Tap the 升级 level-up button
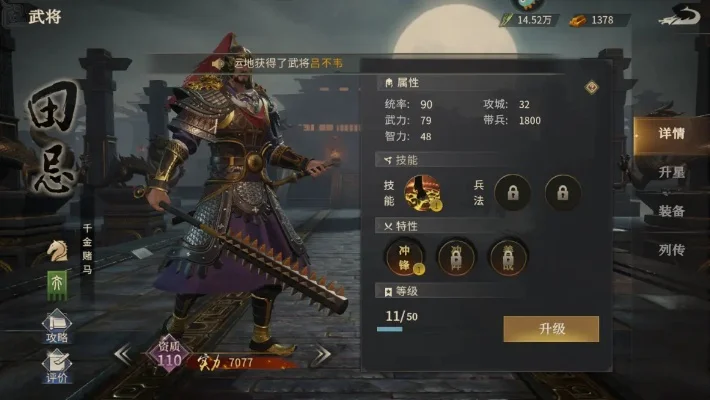The height and width of the screenshot is (400, 710). coord(551,329)
